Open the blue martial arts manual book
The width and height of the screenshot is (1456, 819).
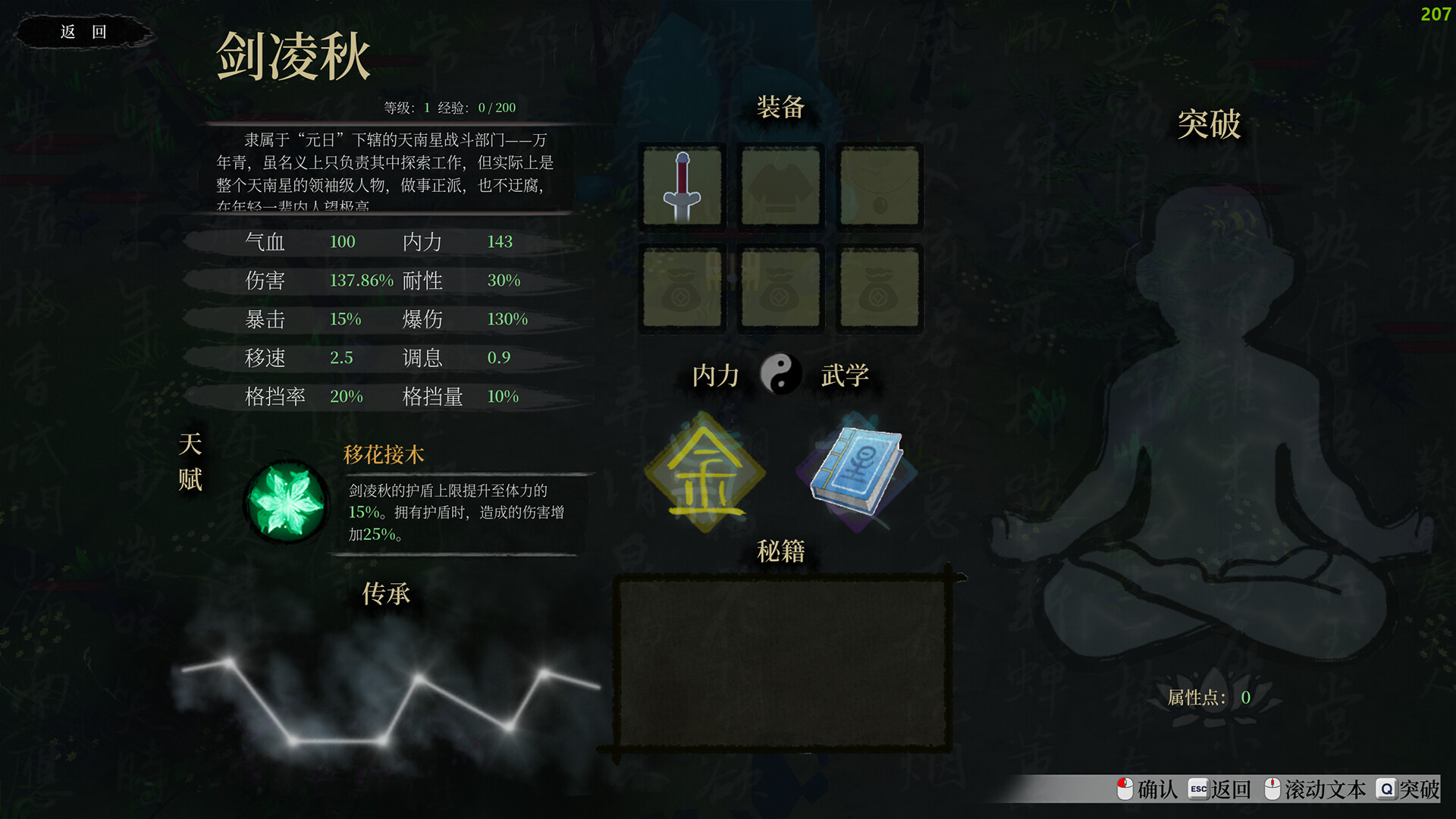tap(853, 469)
